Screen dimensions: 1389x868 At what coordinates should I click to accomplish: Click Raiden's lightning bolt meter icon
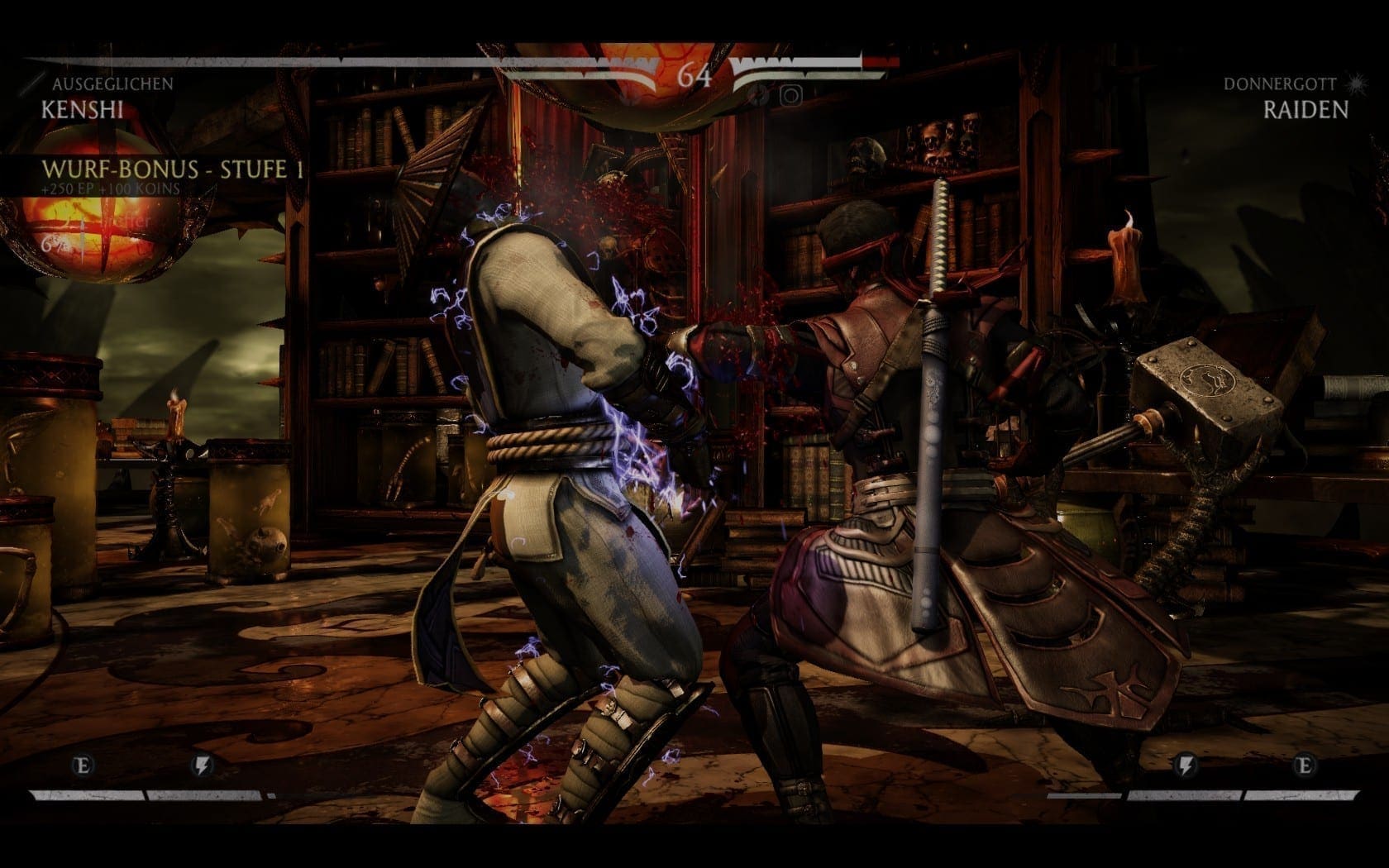pos(1186,765)
